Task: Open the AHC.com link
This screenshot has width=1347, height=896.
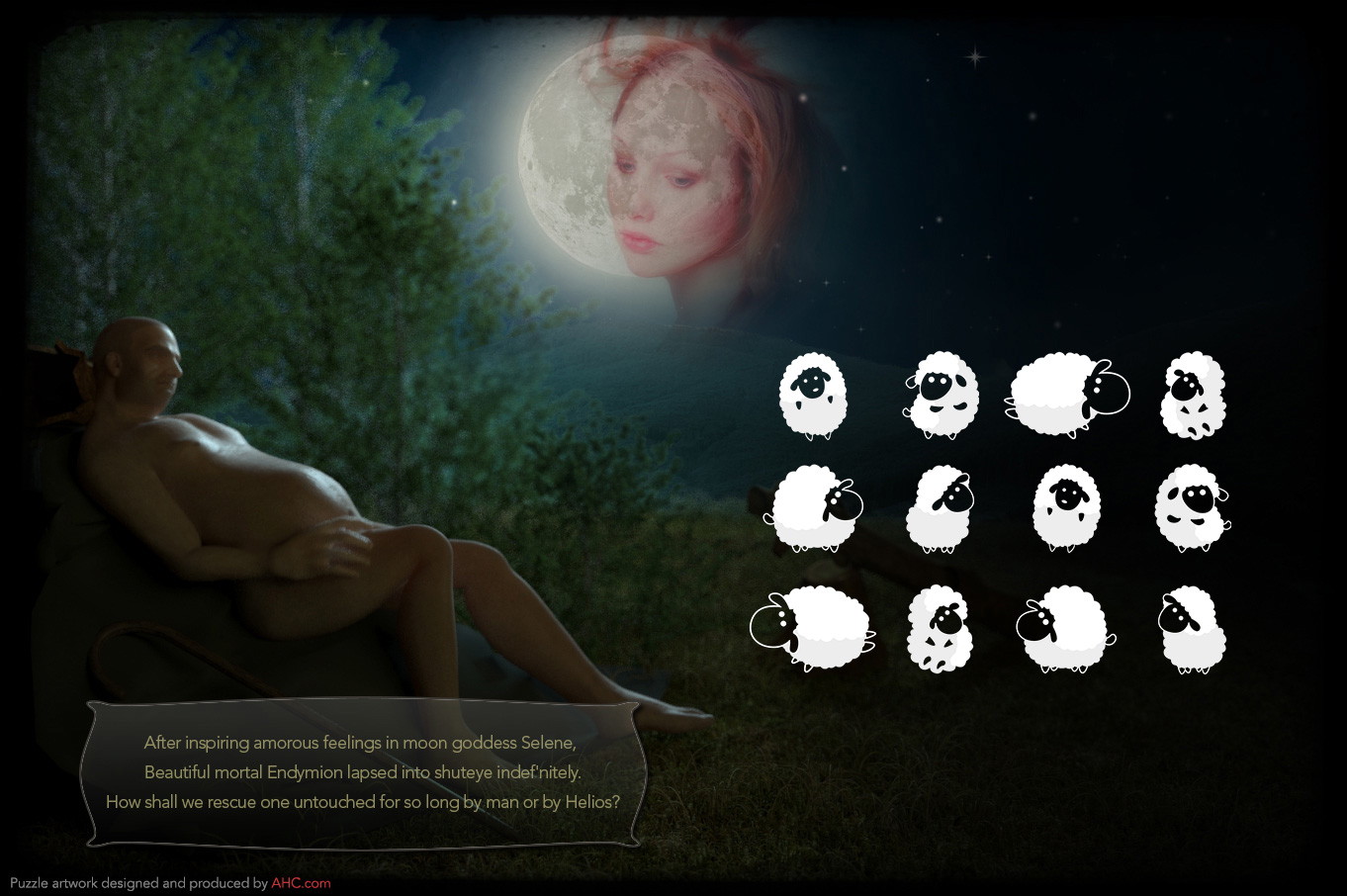Action: [301, 883]
